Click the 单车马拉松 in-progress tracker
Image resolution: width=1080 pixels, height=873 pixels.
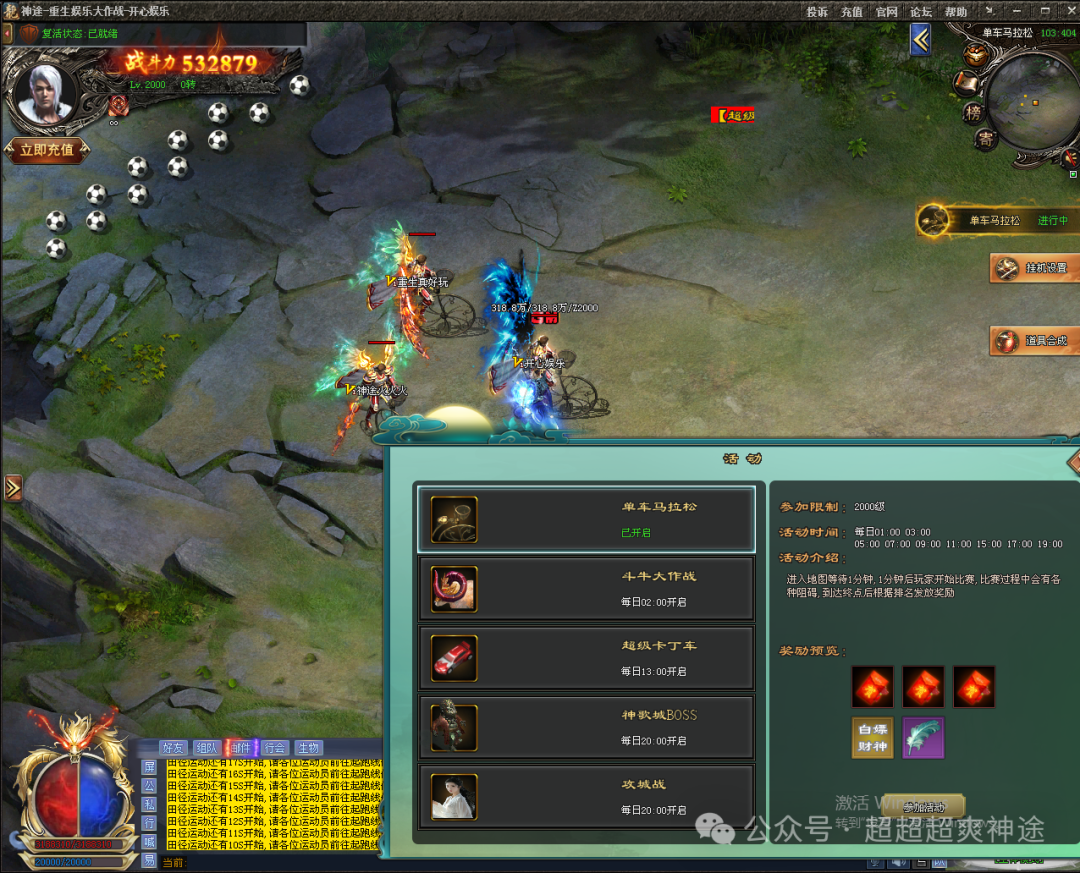[x=996, y=221]
